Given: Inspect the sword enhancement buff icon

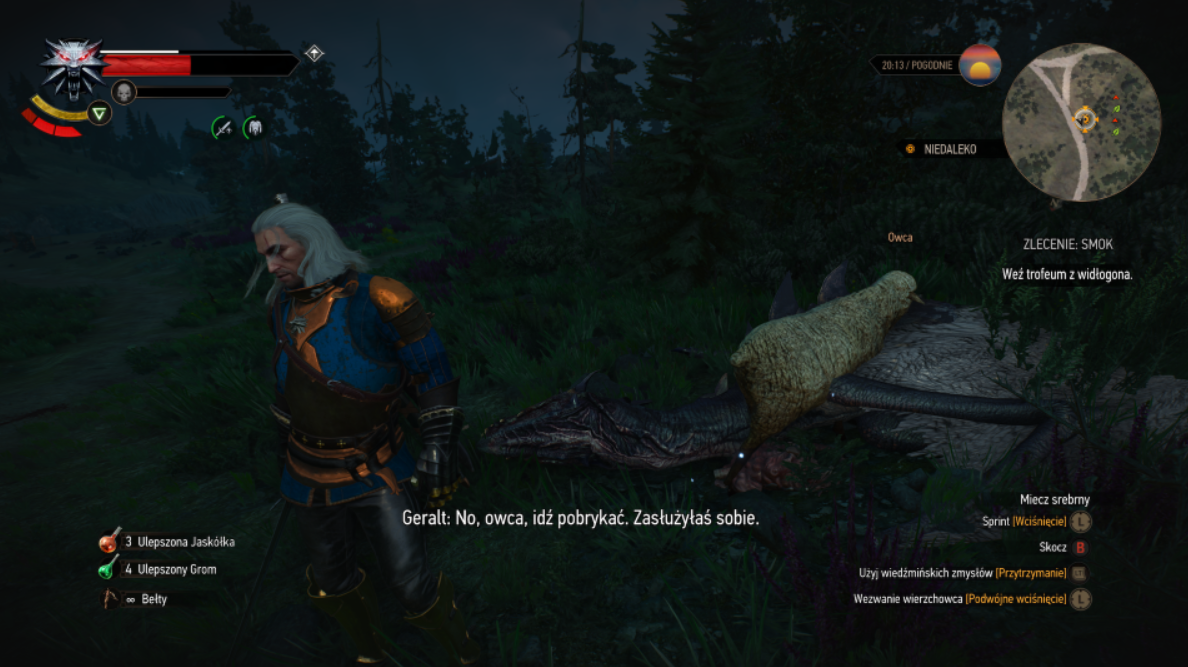Looking at the screenshot, I should (222, 127).
